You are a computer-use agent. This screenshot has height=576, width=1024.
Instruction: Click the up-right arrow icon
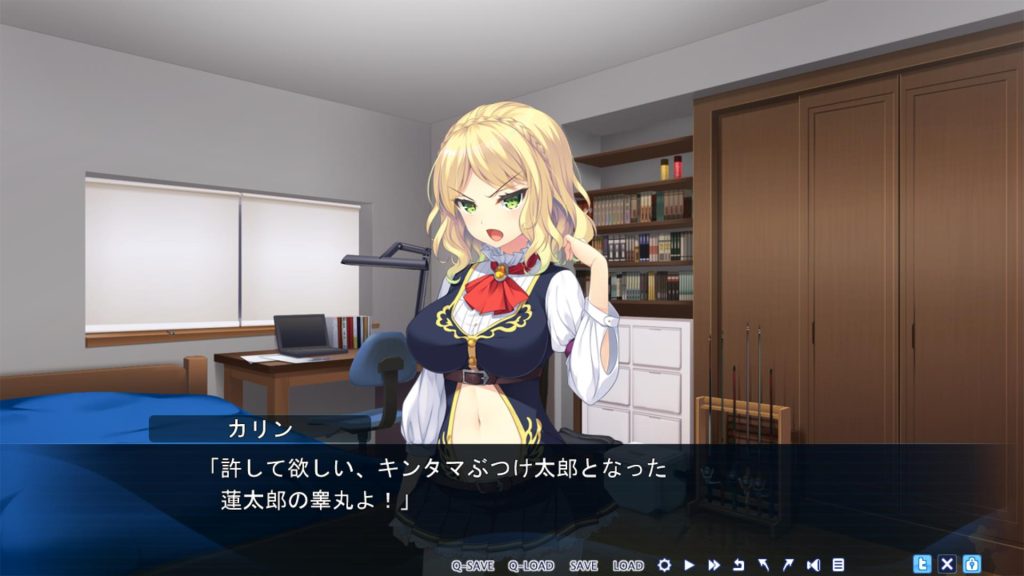pos(787,565)
